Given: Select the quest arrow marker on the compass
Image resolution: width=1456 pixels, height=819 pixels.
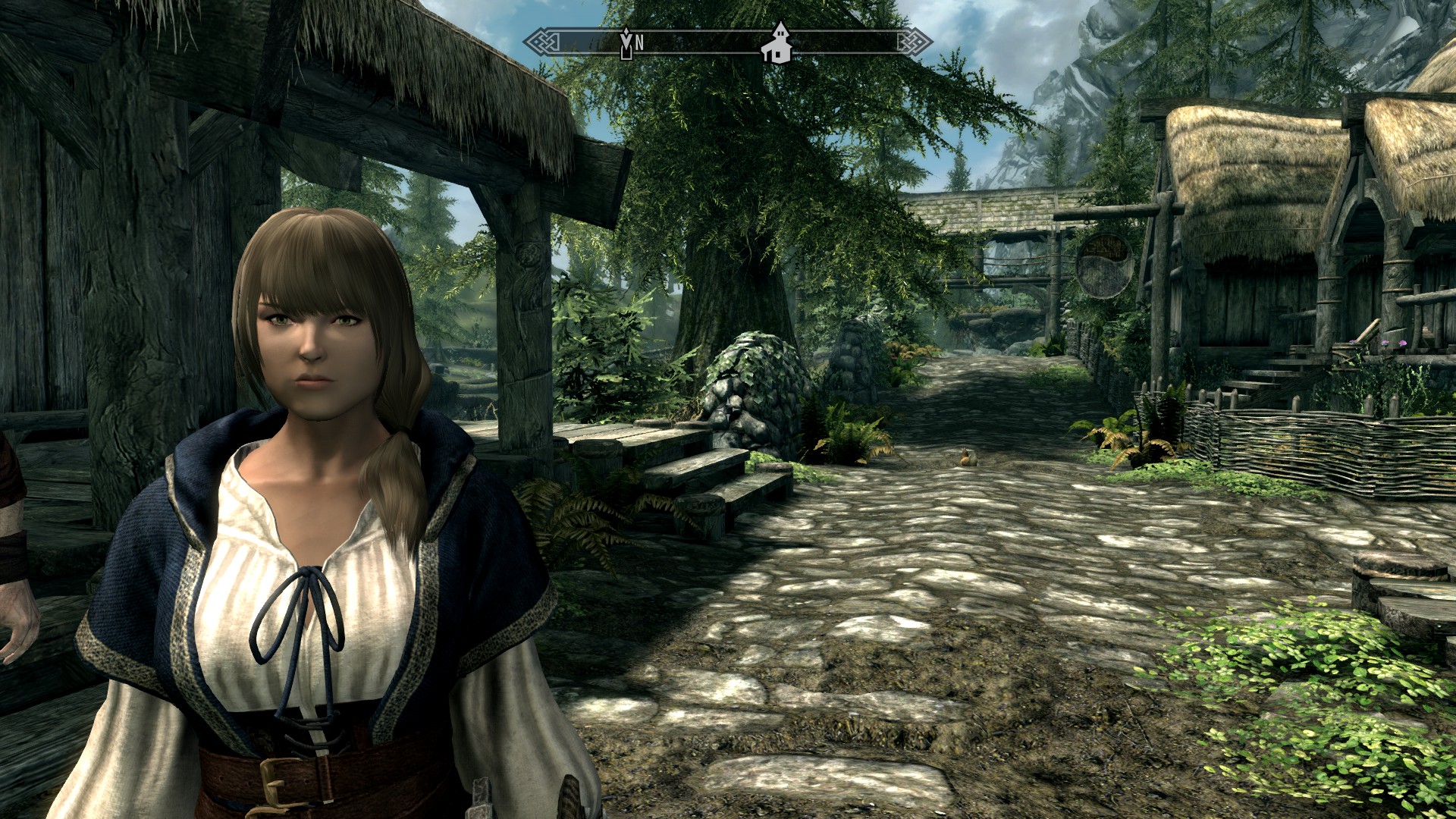Looking at the screenshot, I should pyautogui.click(x=626, y=43).
